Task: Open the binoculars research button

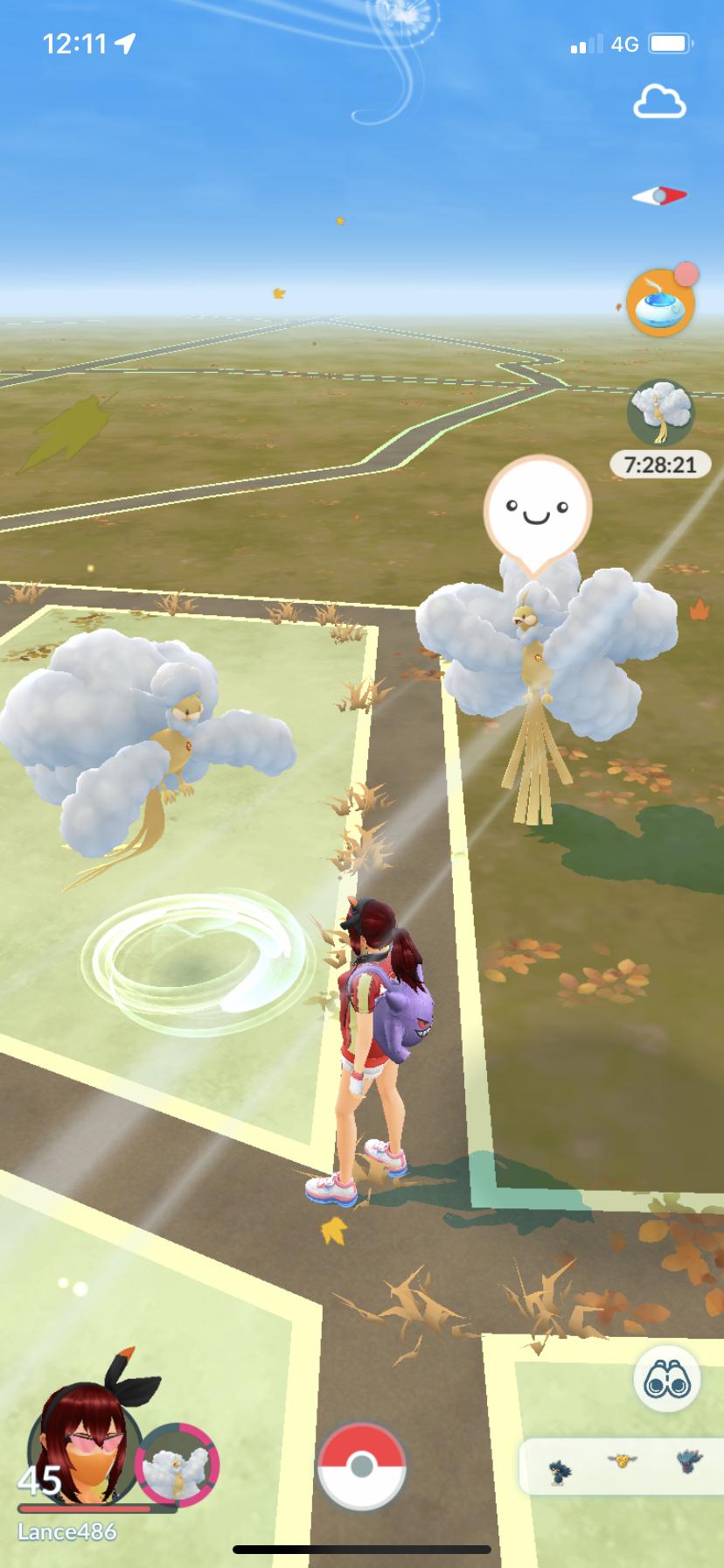Action: click(x=666, y=1381)
